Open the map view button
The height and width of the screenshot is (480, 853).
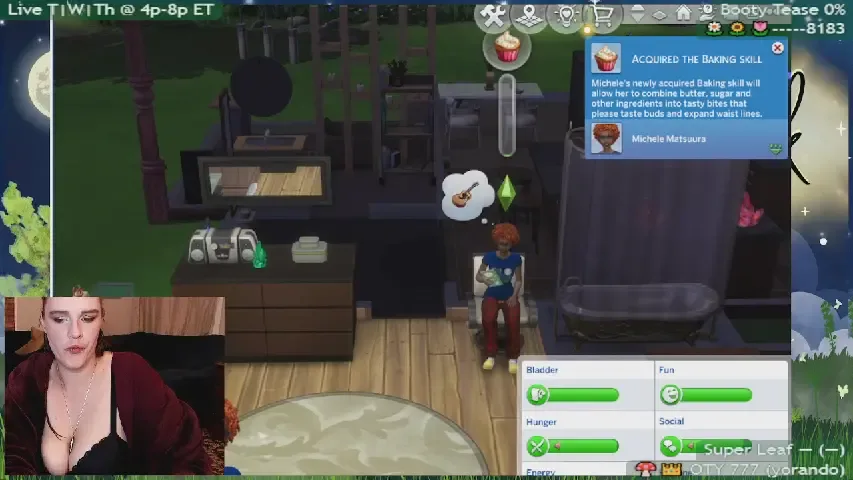pyautogui.click(x=530, y=15)
